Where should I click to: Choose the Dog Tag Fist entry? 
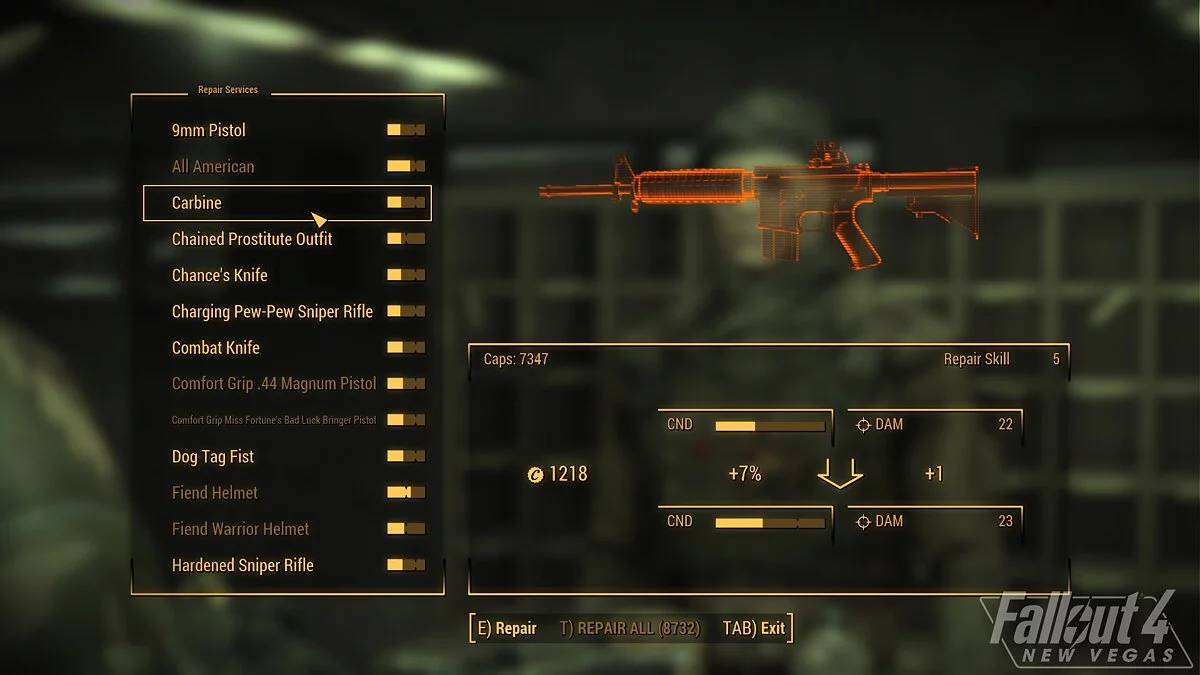tap(213, 456)
